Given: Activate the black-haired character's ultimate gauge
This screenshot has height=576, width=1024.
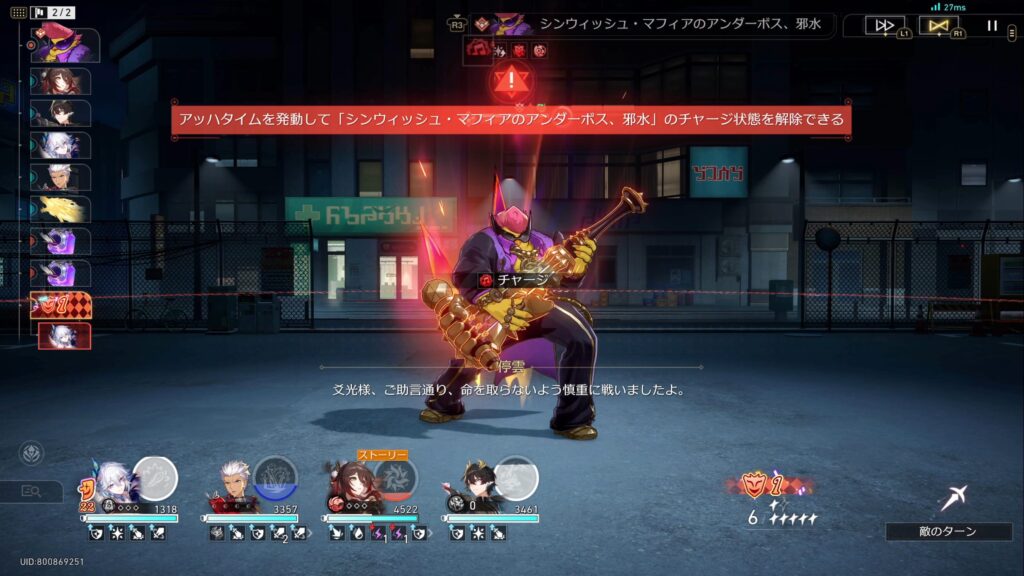Looking at the screenshot, I should point(517,477).
